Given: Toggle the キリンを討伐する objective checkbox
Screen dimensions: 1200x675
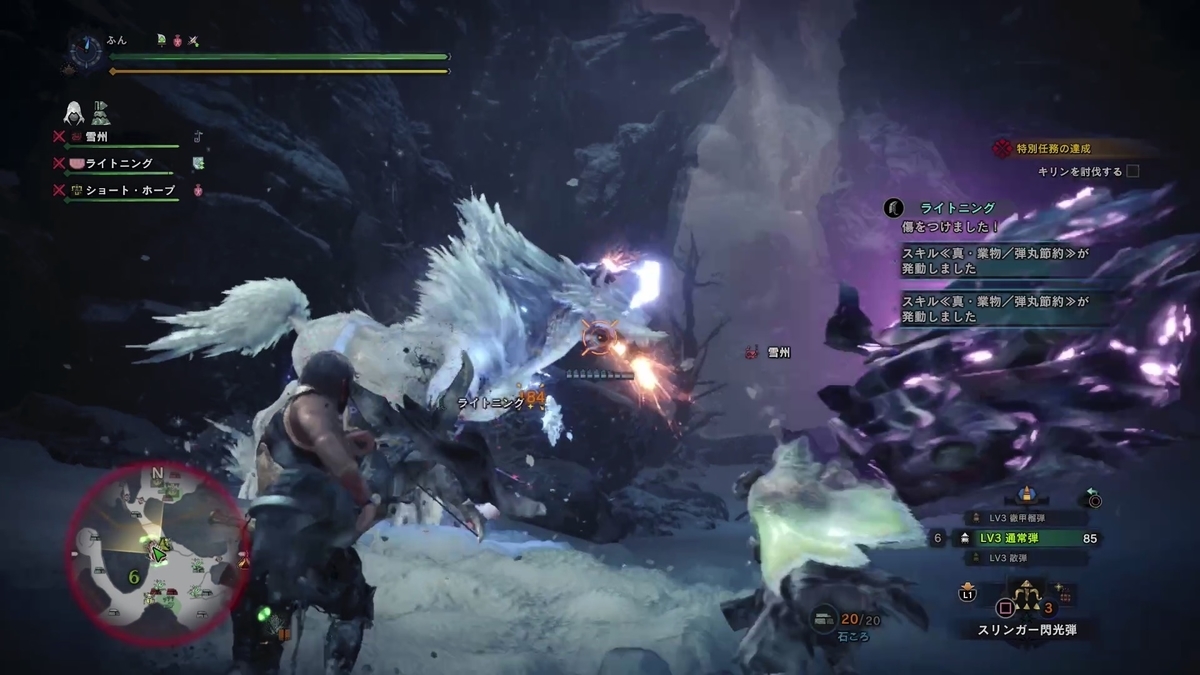Looking at the screenshot, I should (1133, 171).
